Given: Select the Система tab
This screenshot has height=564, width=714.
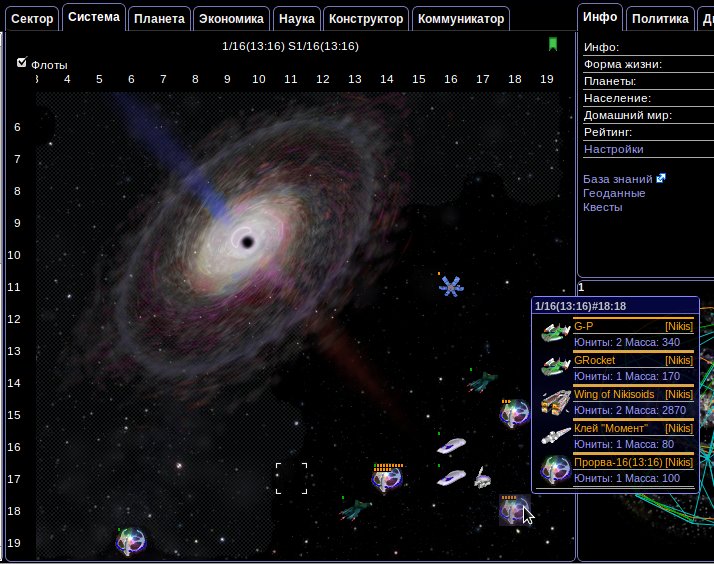Looking at the screenshot, I should coord(94,17).
